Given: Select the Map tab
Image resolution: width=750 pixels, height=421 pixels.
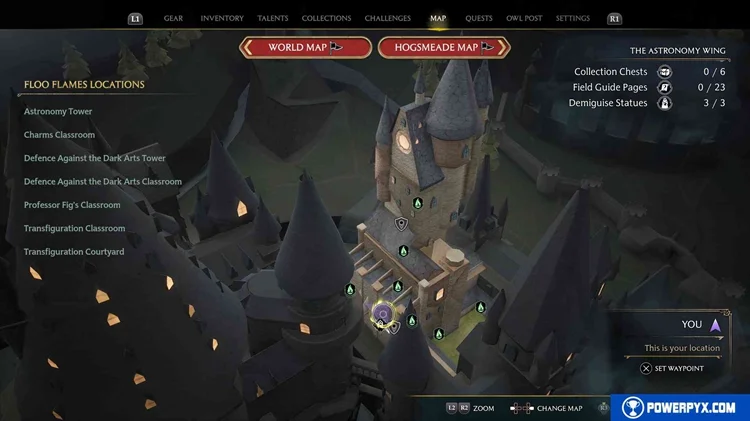Looking at the screenshot, I should coord(438,18).
